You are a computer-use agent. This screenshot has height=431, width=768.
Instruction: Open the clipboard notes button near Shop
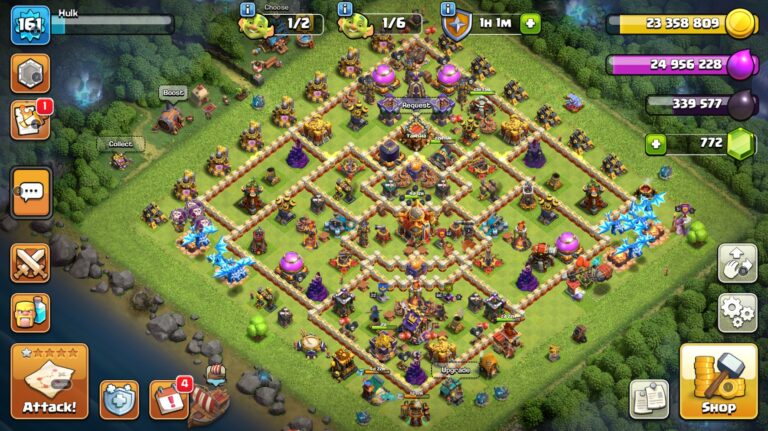(649, 399)
